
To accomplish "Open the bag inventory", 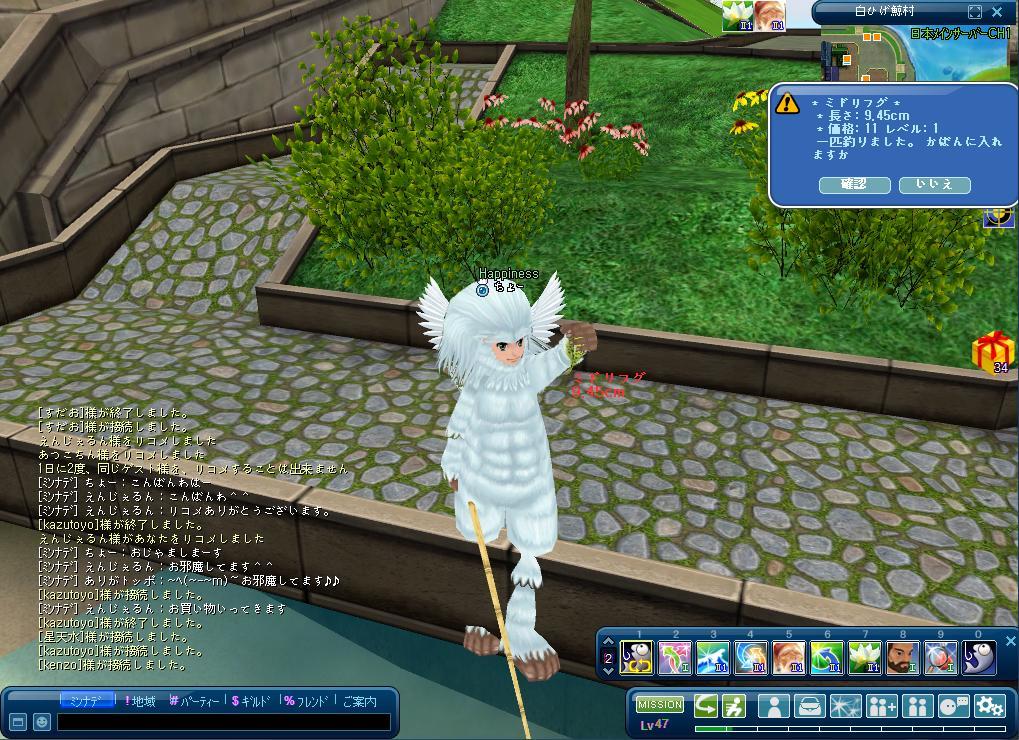I will tap(809, 705).
